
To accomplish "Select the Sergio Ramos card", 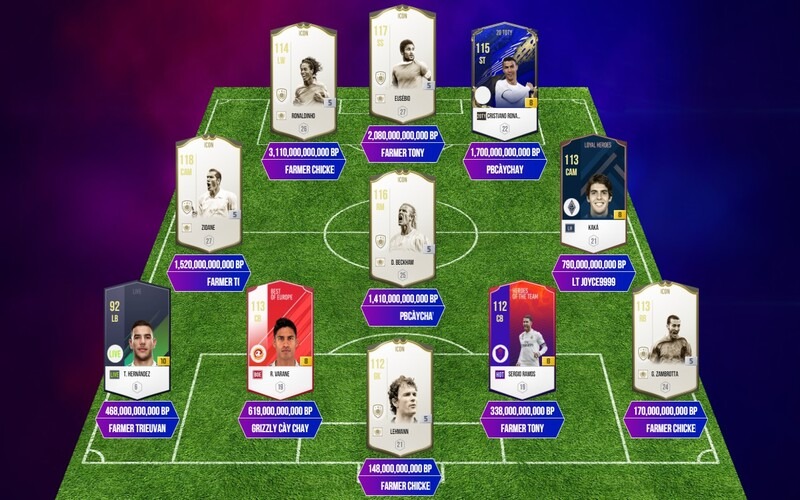I will [520, 340].
